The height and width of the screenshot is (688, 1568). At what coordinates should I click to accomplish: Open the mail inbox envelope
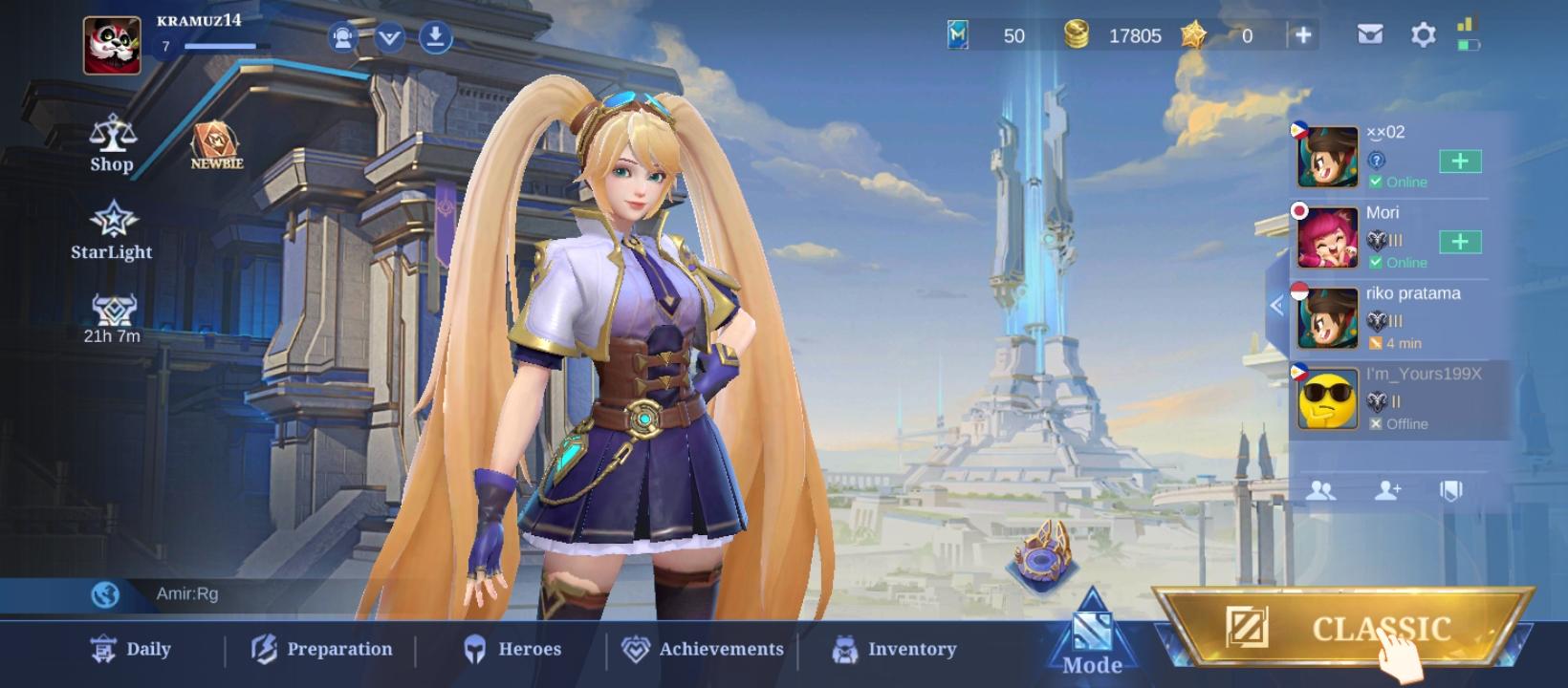[x=1371, y=34]
